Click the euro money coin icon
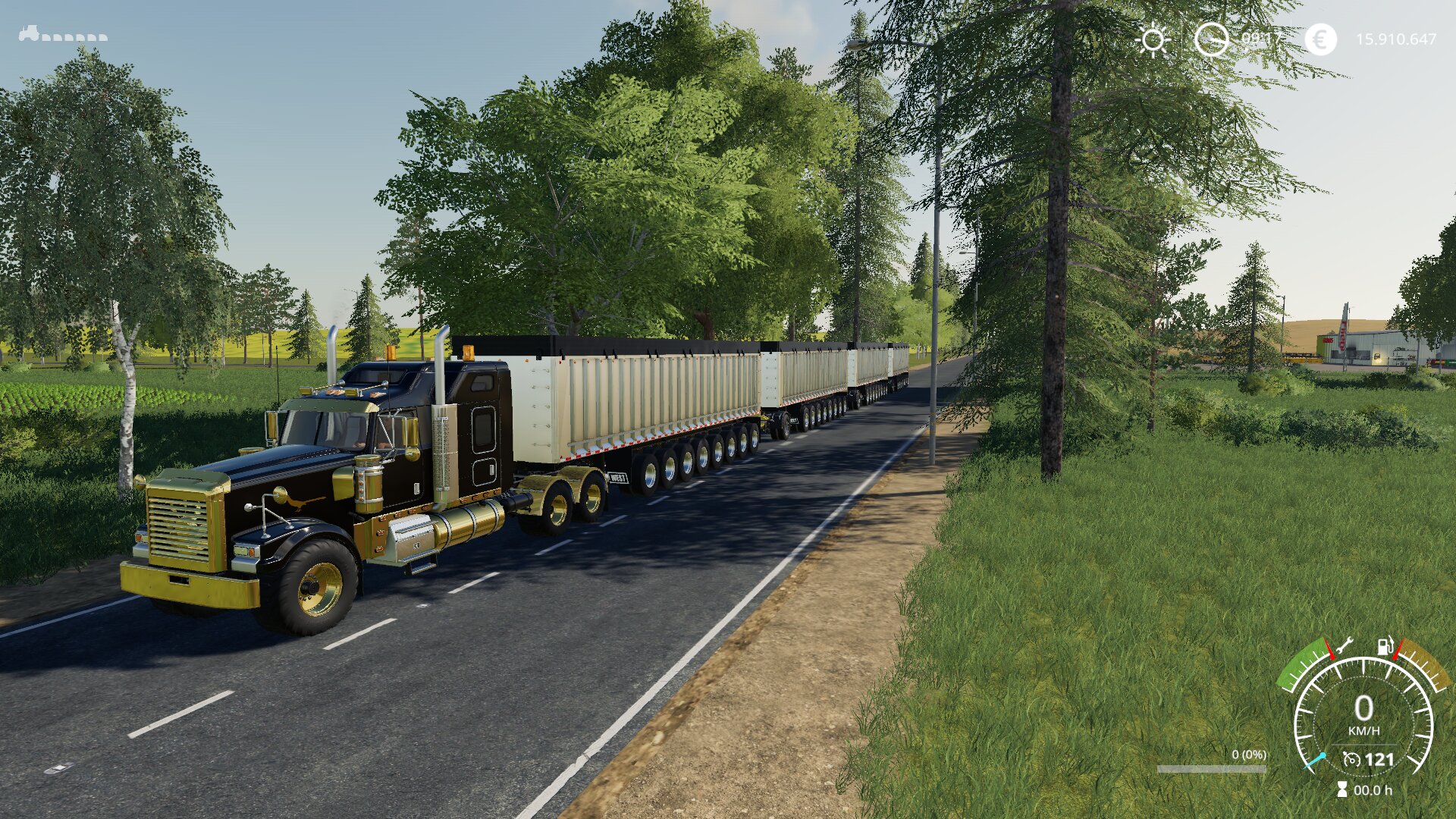1456x819 pixels. (x=1320, y=39)
